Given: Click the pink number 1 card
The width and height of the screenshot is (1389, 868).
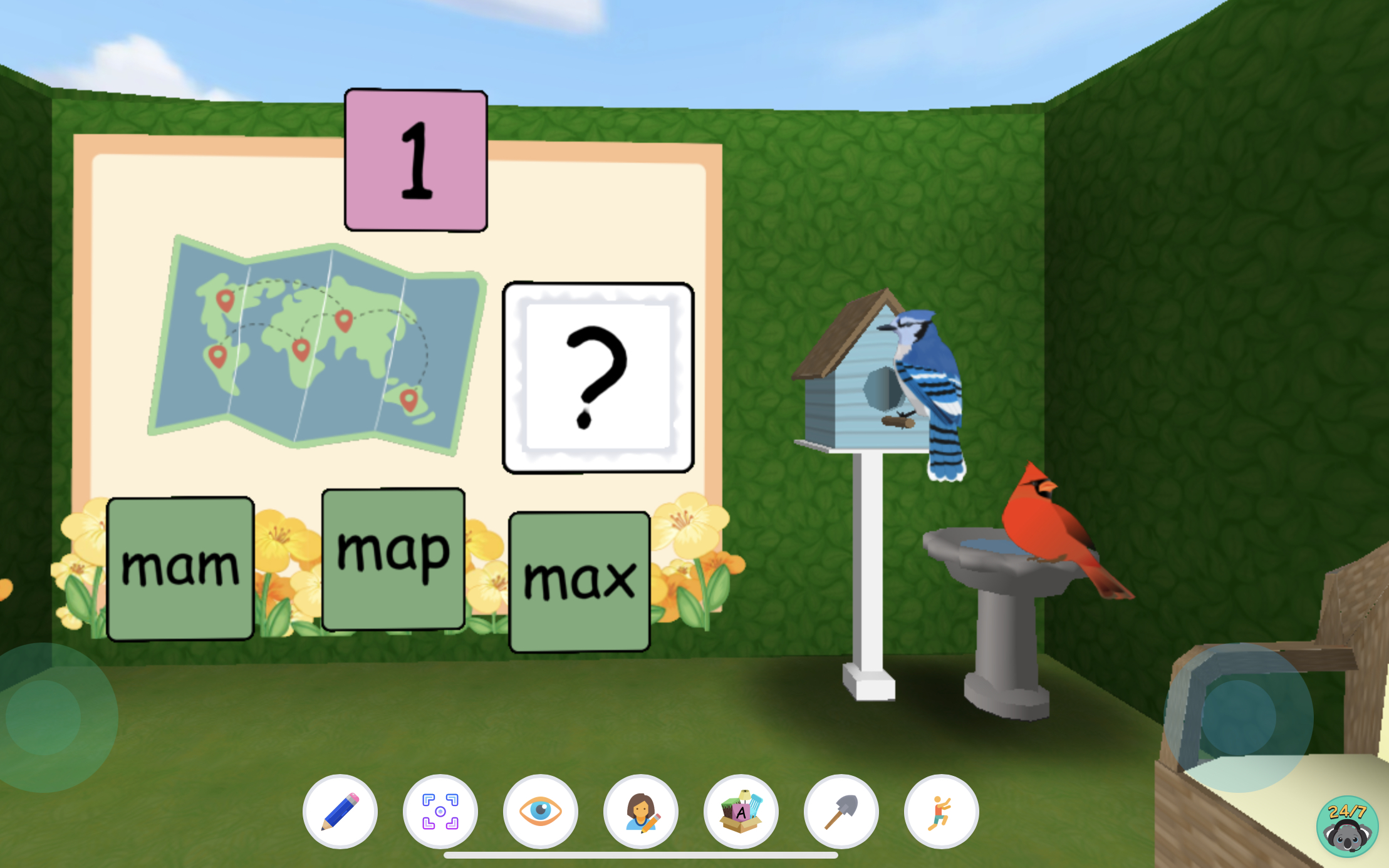Looking at the screenshot, I should [415, 160].
